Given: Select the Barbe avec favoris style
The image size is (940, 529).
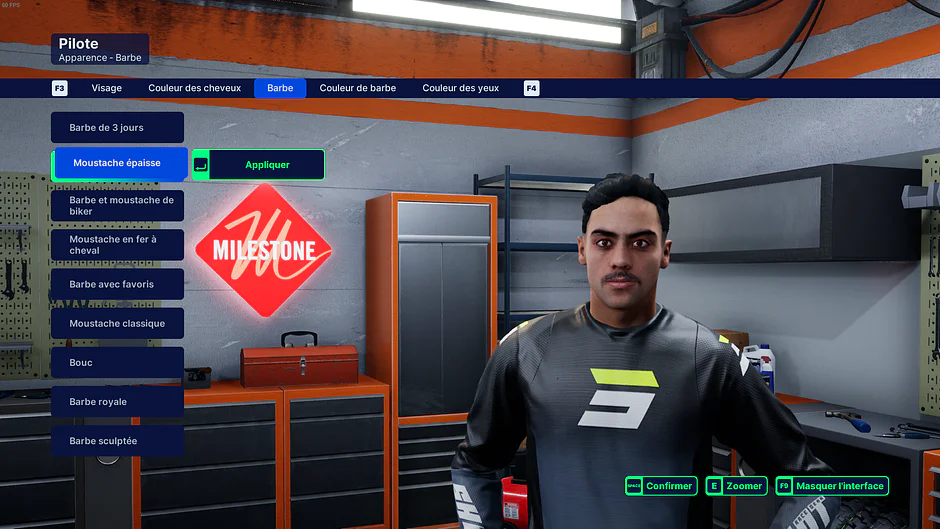Looking at the screenshot, I should [x=118, y=284].
